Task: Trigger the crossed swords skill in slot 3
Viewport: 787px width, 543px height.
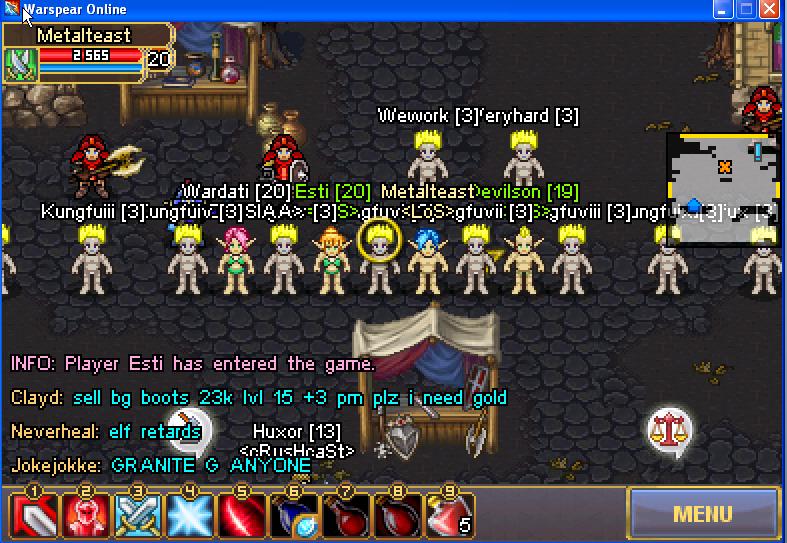Action: (136, 516)
